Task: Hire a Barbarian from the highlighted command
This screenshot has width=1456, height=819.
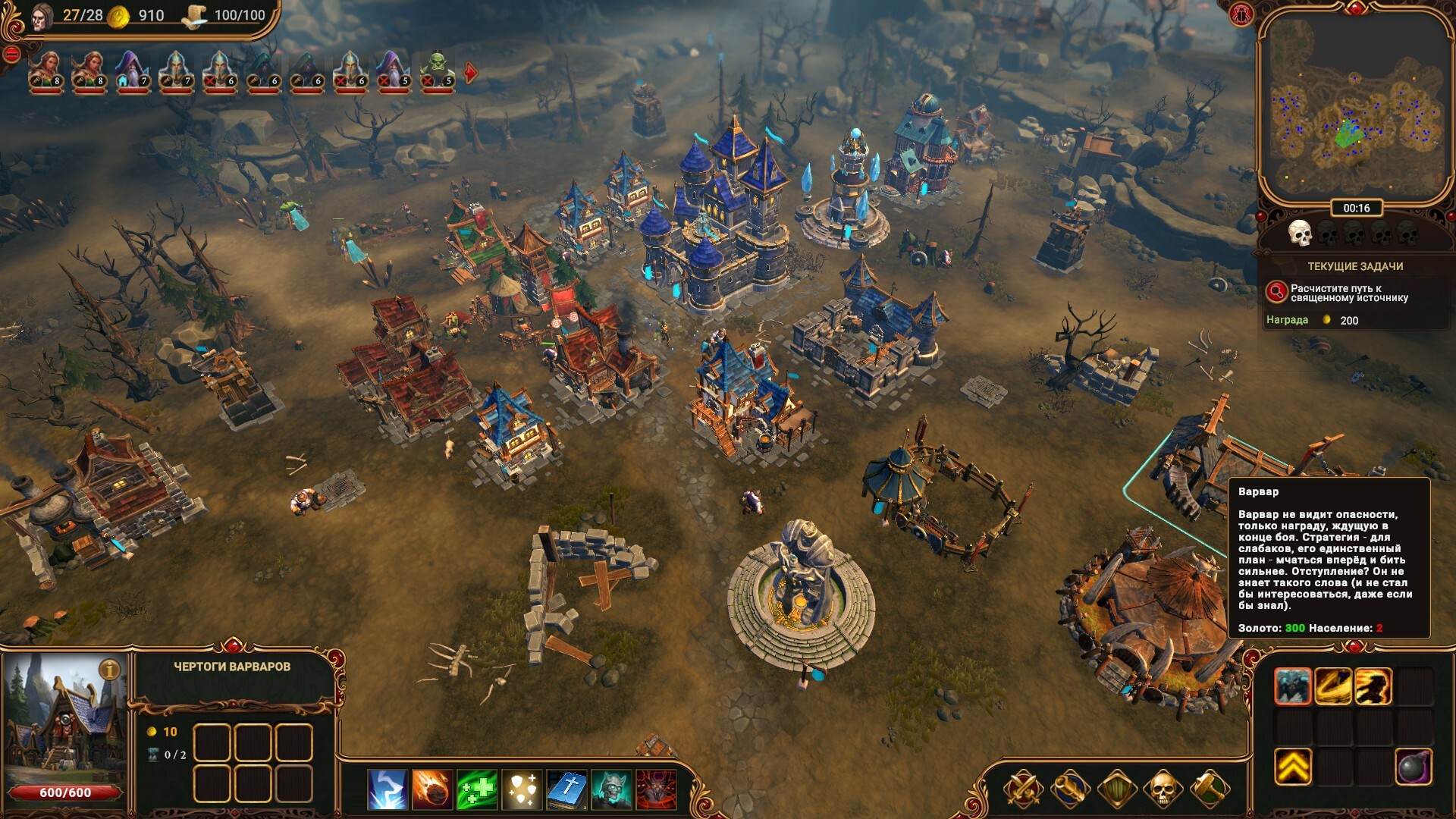Action: pos(1293,687)
